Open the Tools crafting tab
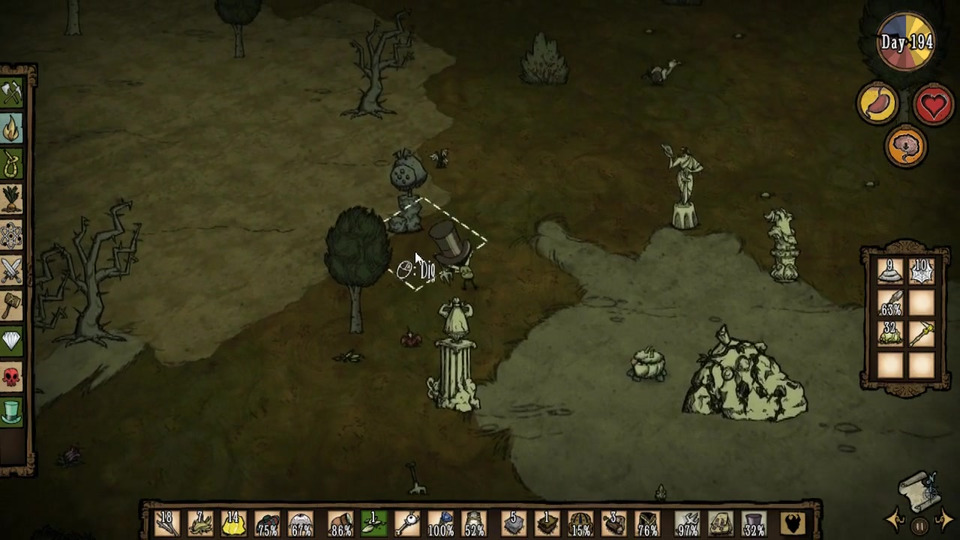Image resolution: width=960 pixels, height=540 pixels. point(12,93)
